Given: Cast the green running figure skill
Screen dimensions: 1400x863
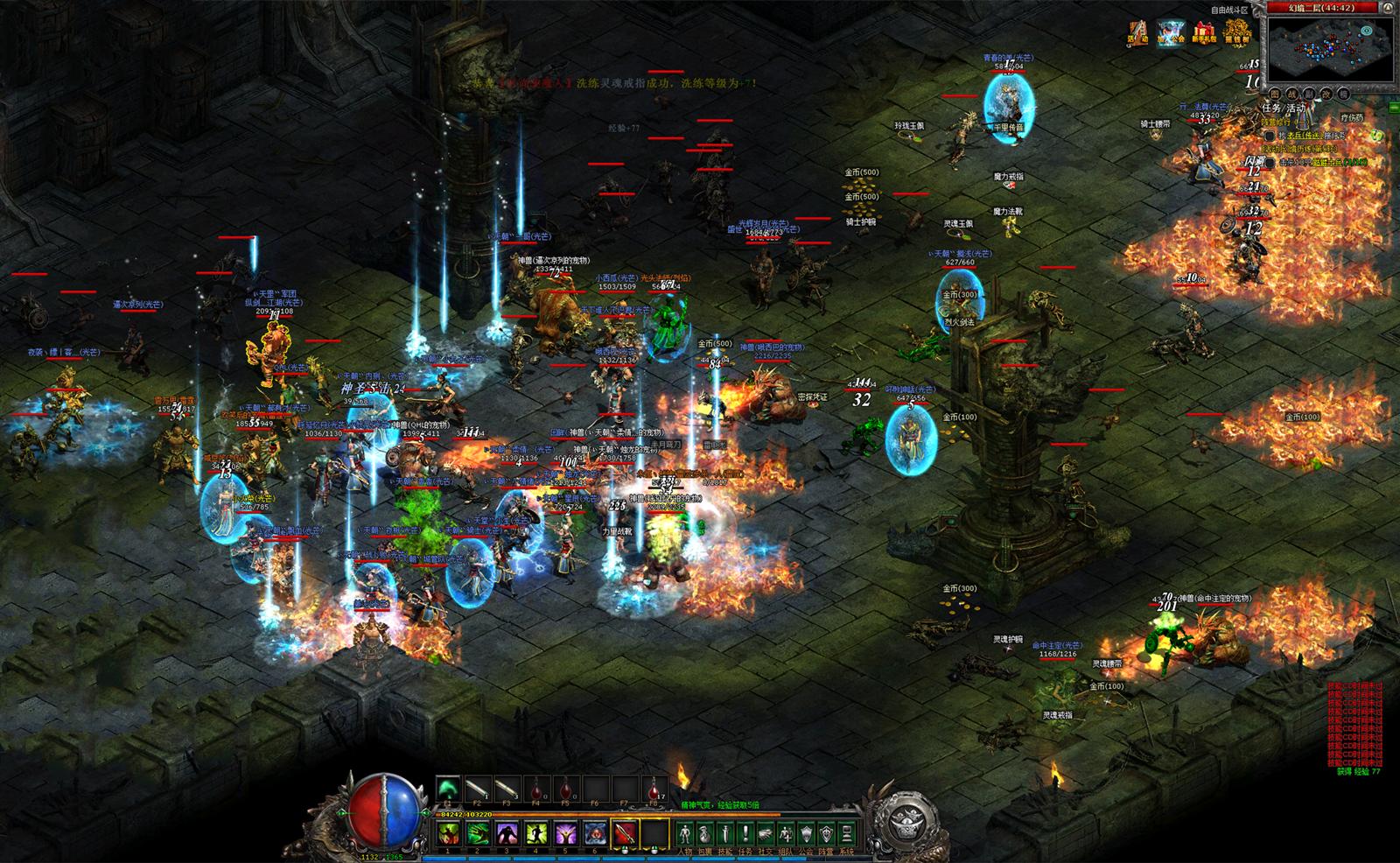Looking at the screenshot, I should coord(535,832).
